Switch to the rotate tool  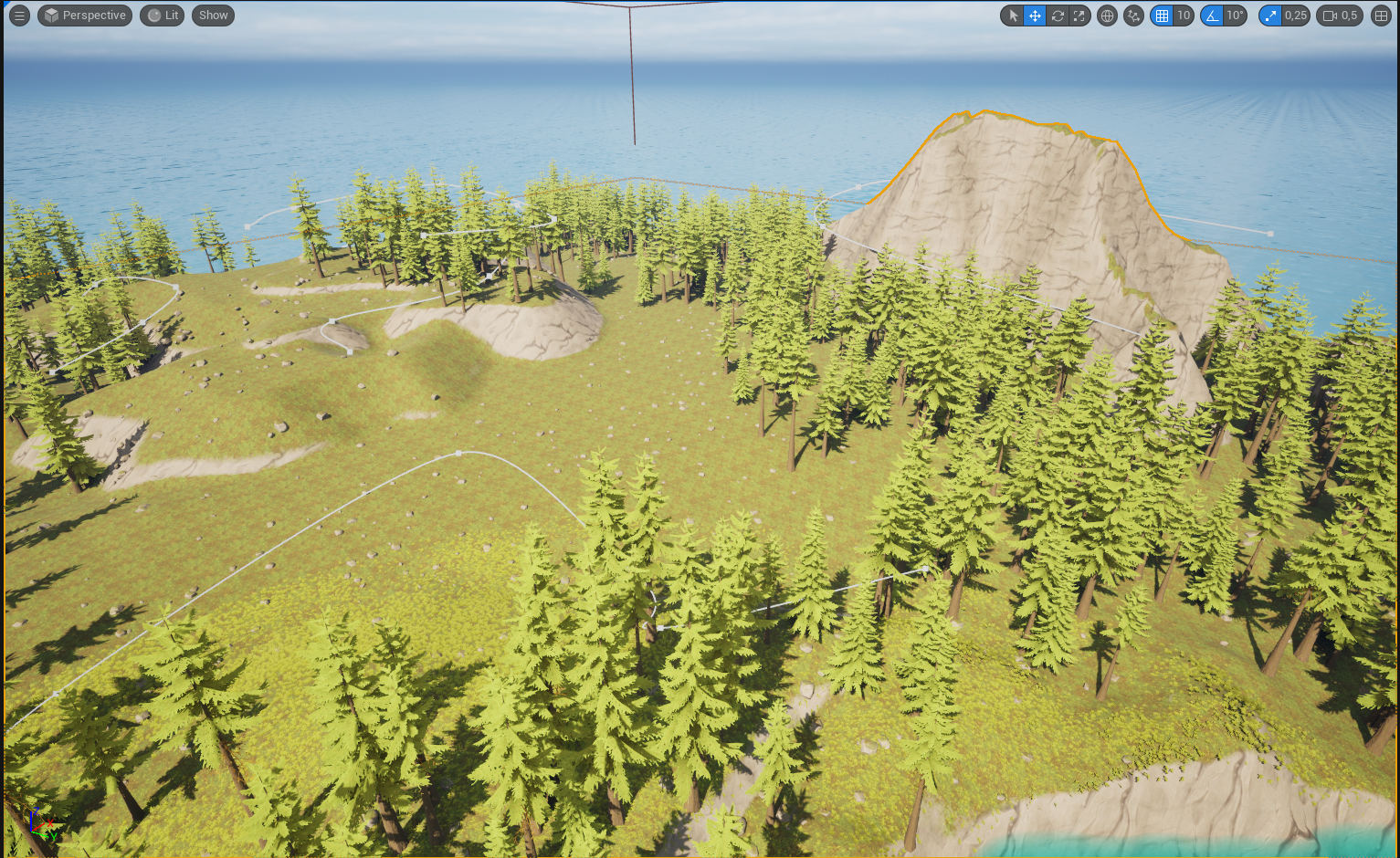(x=1058, y=16)
